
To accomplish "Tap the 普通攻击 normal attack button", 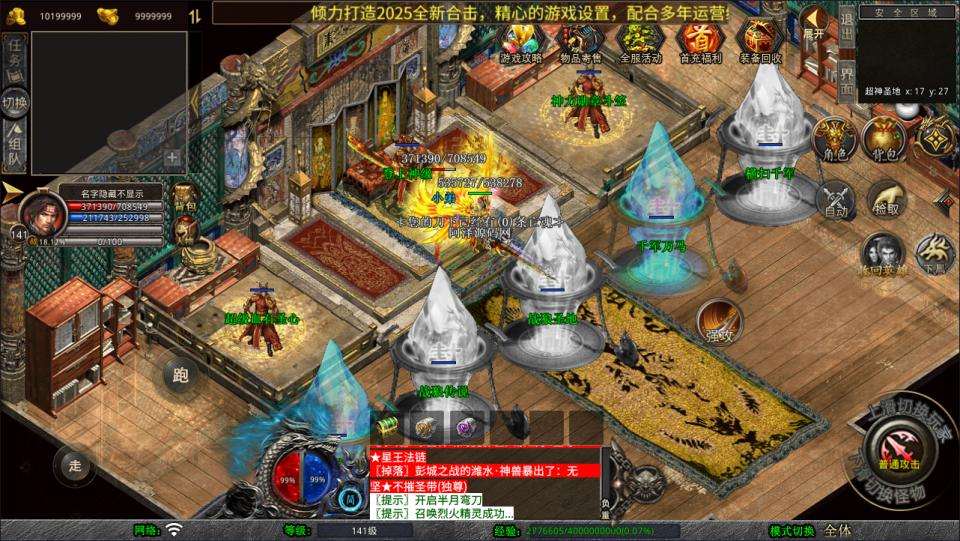I will click(895, 446).
